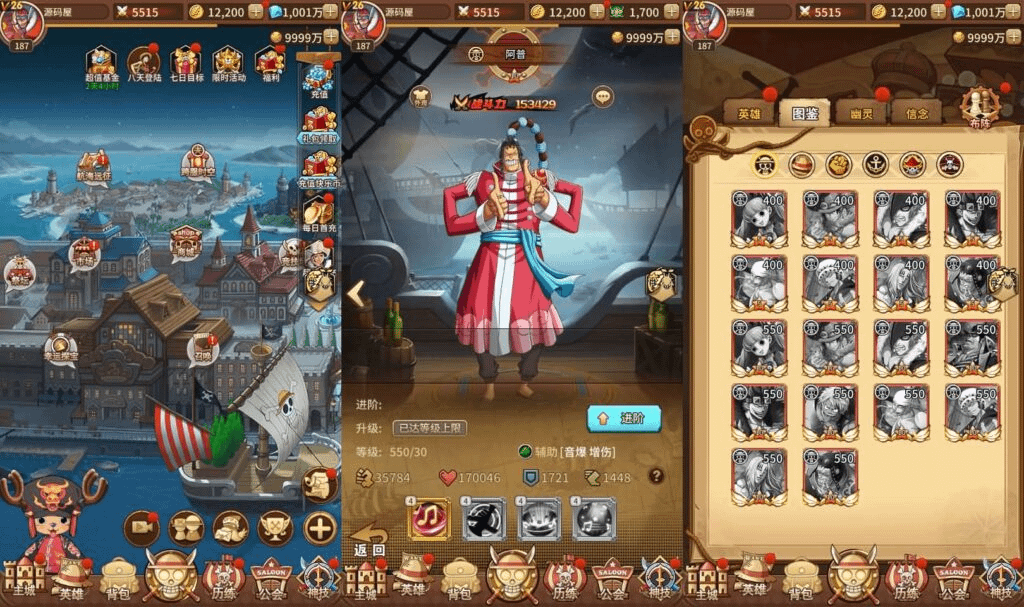Tap the 进阶 advance button

(x=624, y=418)
